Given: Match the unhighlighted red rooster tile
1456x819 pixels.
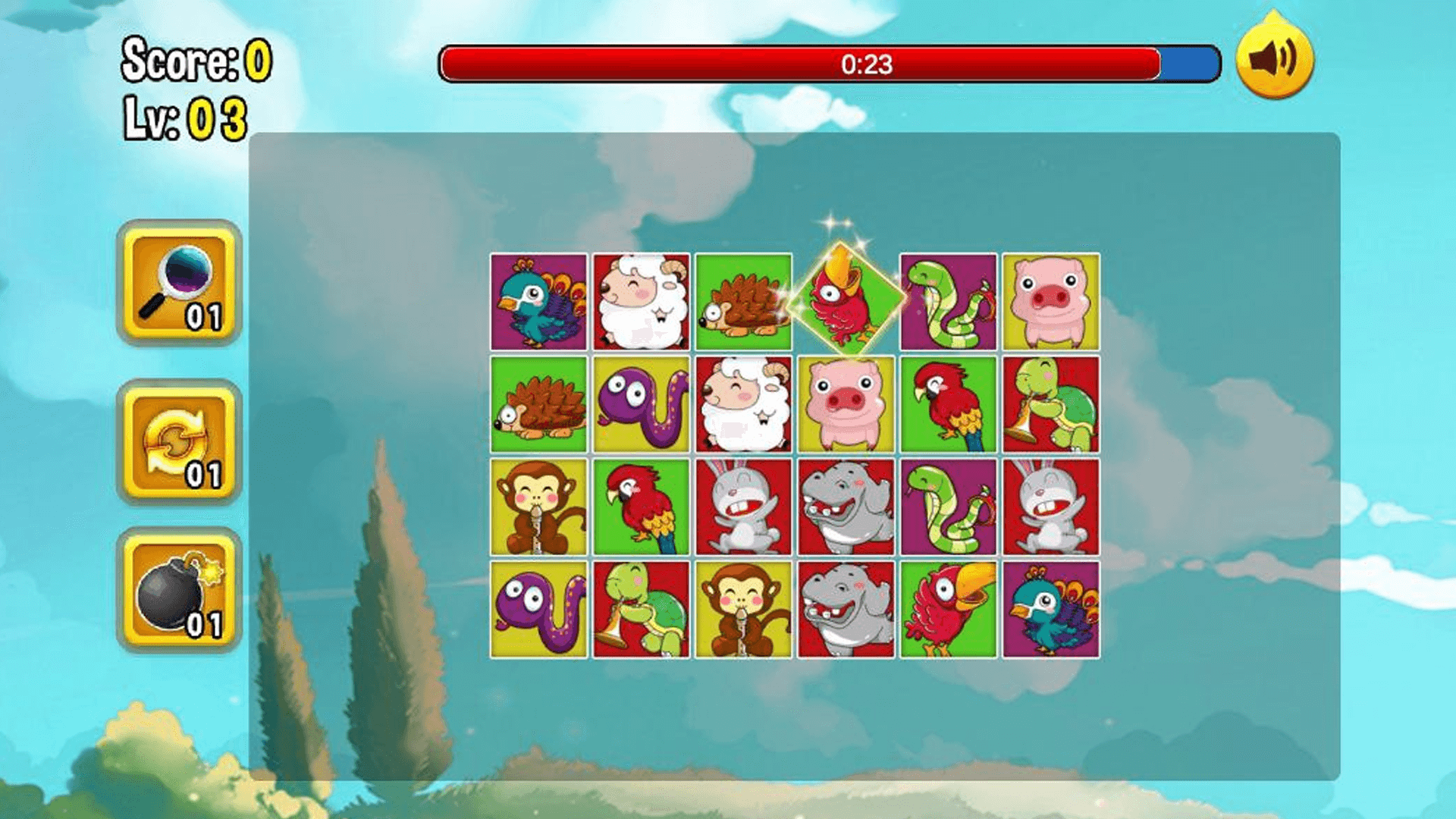Looking at the screenshot, I should pos(948,610).
